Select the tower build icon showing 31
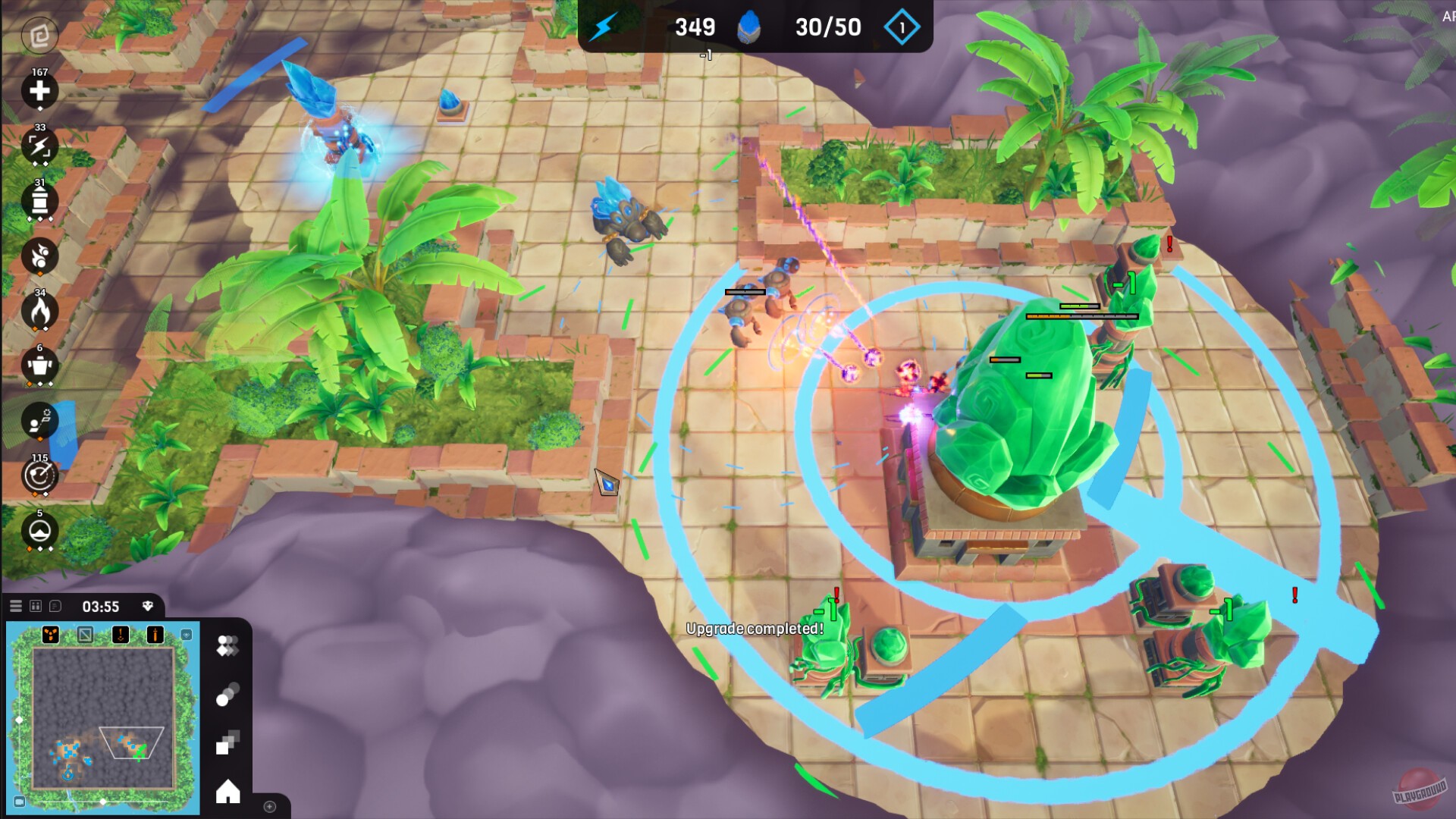 pos(39,202)
